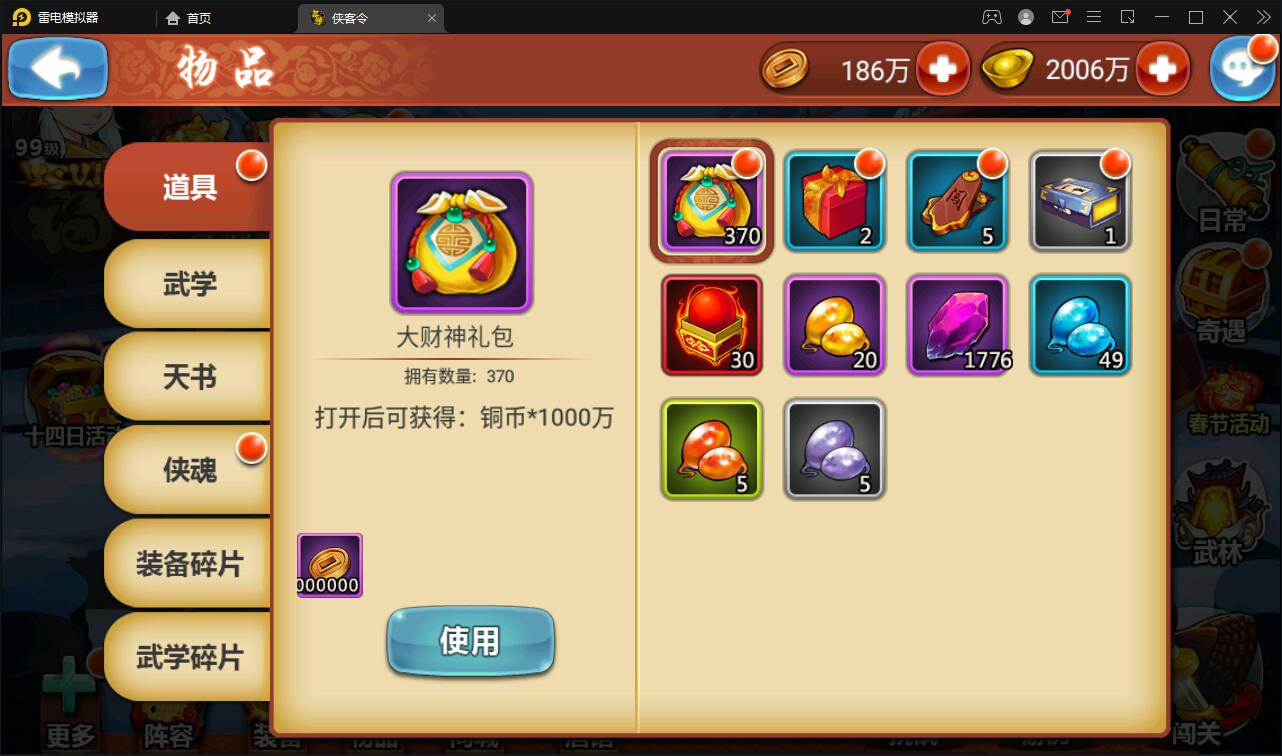1282x756 pixels.
Task: Select the purple gem item with count 1776
Action: click(x=957, y=325)
